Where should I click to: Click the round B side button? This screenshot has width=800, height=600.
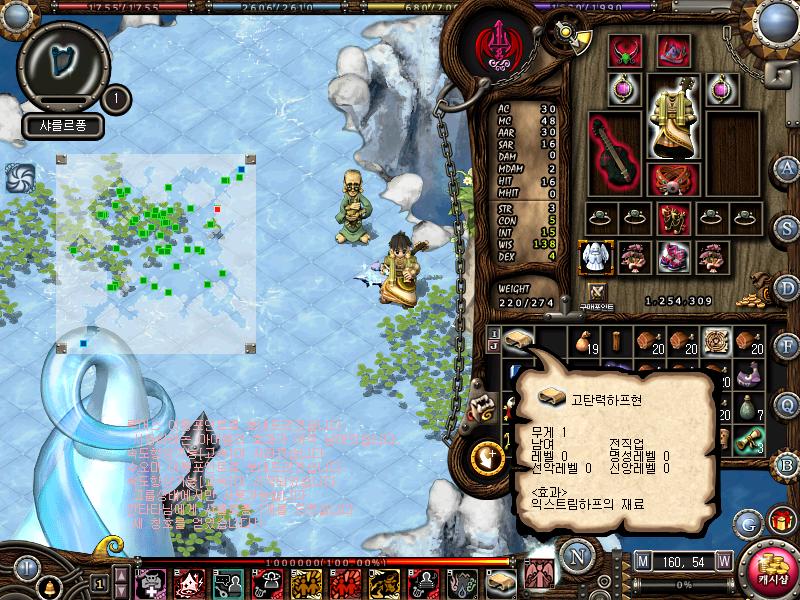click(787, 464)
